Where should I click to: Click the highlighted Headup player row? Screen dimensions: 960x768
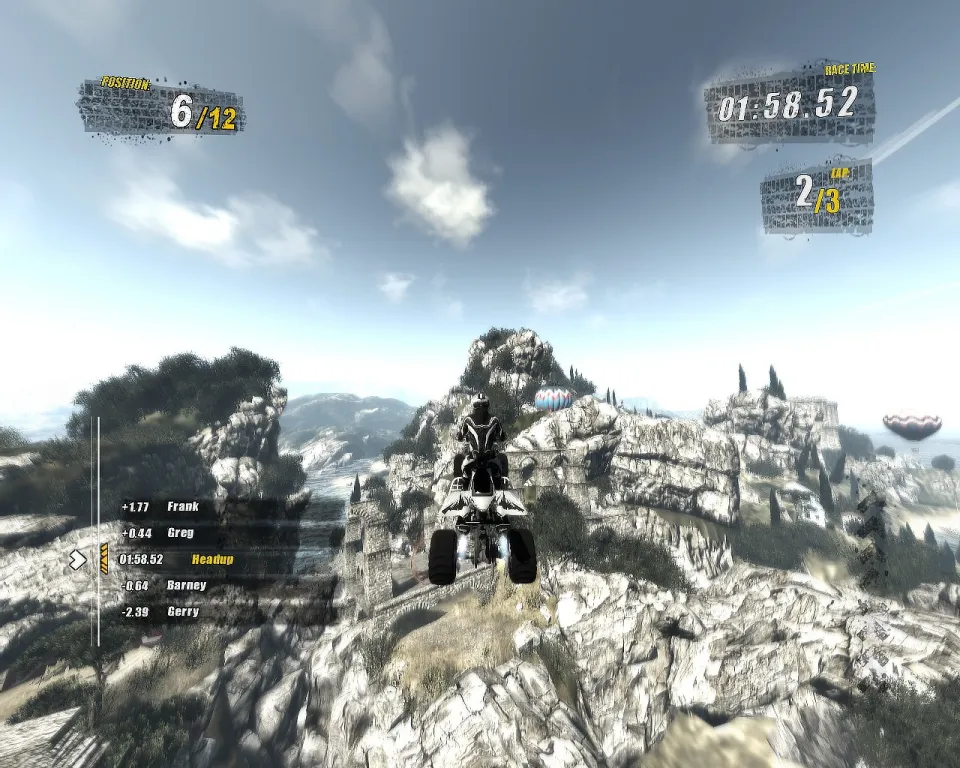click(x=210, y=559)
